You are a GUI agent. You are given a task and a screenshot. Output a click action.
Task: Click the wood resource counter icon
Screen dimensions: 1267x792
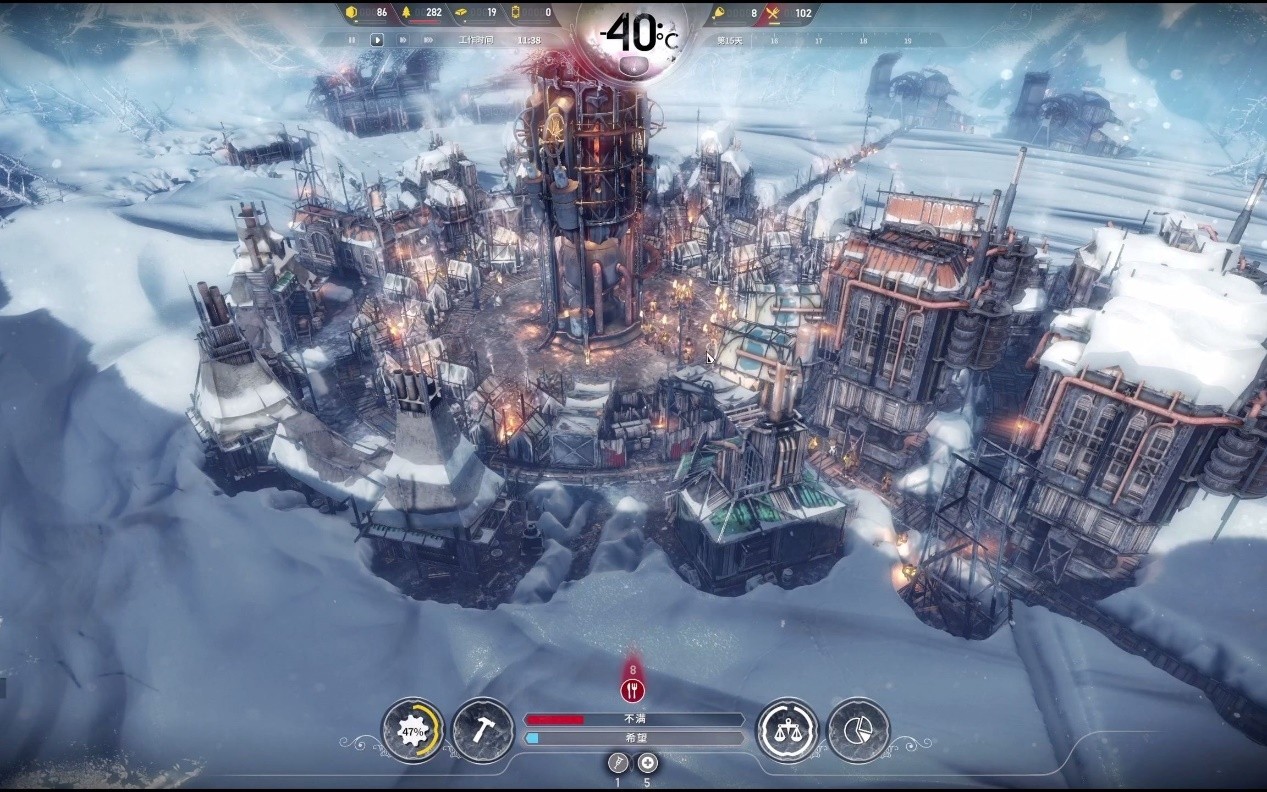(406, 13)
